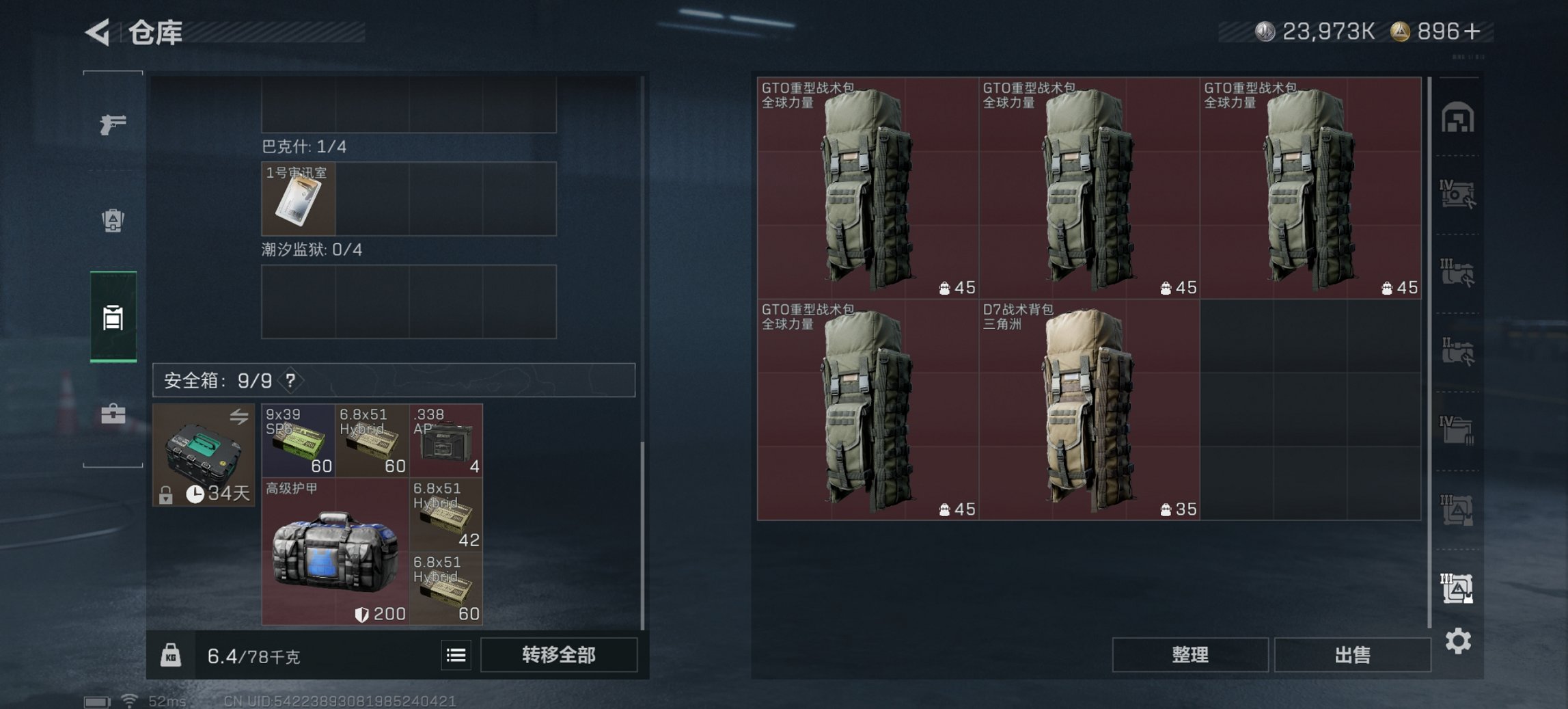Click the garage icon atop the right sidebar

pos(1459,118)
